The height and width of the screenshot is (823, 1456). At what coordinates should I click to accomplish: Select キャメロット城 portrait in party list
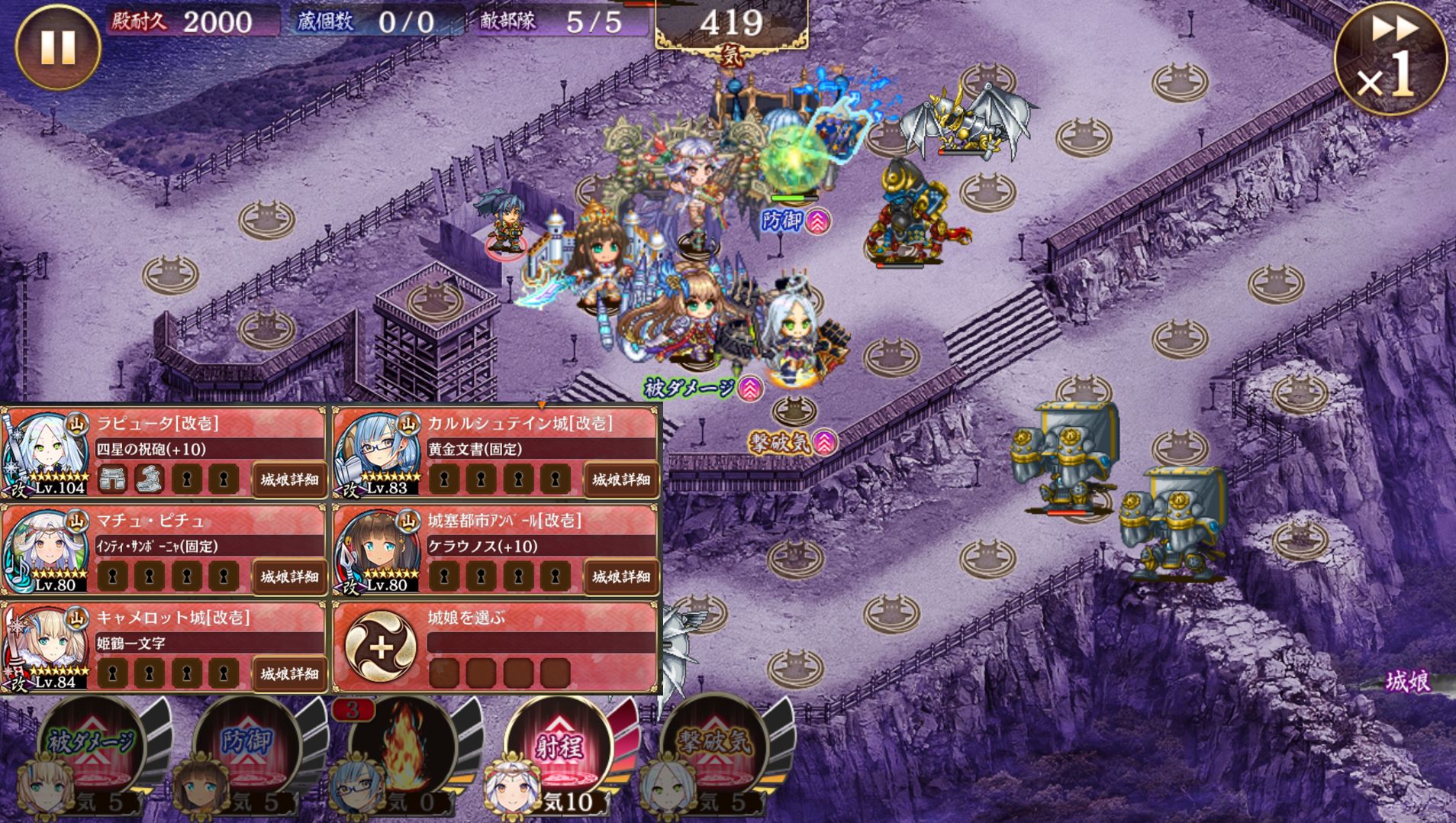tap(46, 647)
